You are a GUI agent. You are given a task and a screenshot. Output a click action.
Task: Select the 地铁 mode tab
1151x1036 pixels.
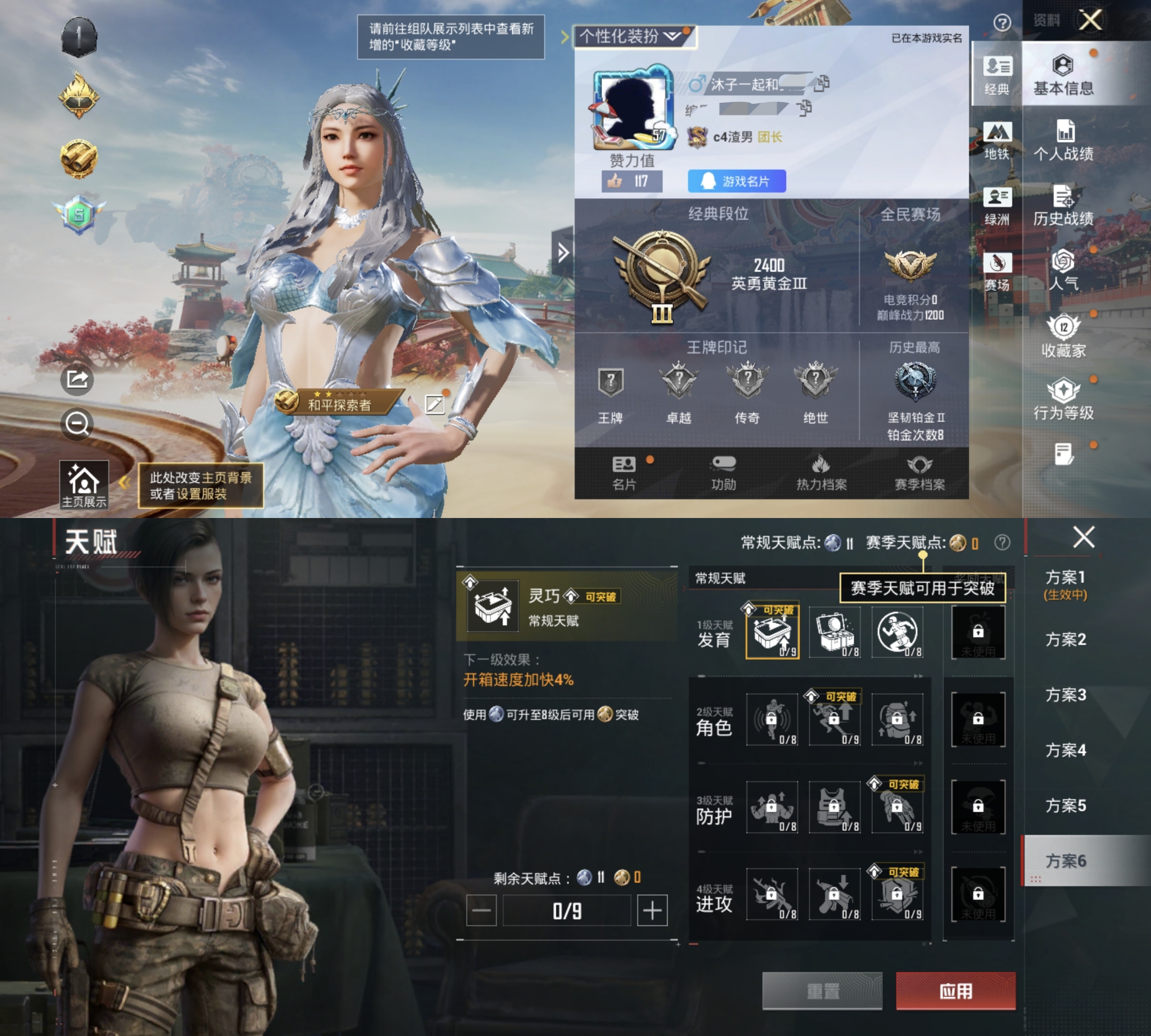(x=996, y=140)
